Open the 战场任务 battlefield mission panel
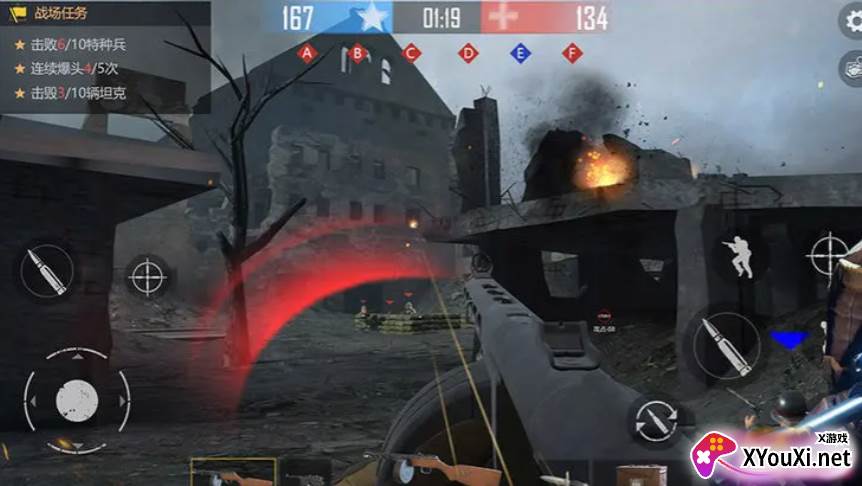 pos(62,13)
